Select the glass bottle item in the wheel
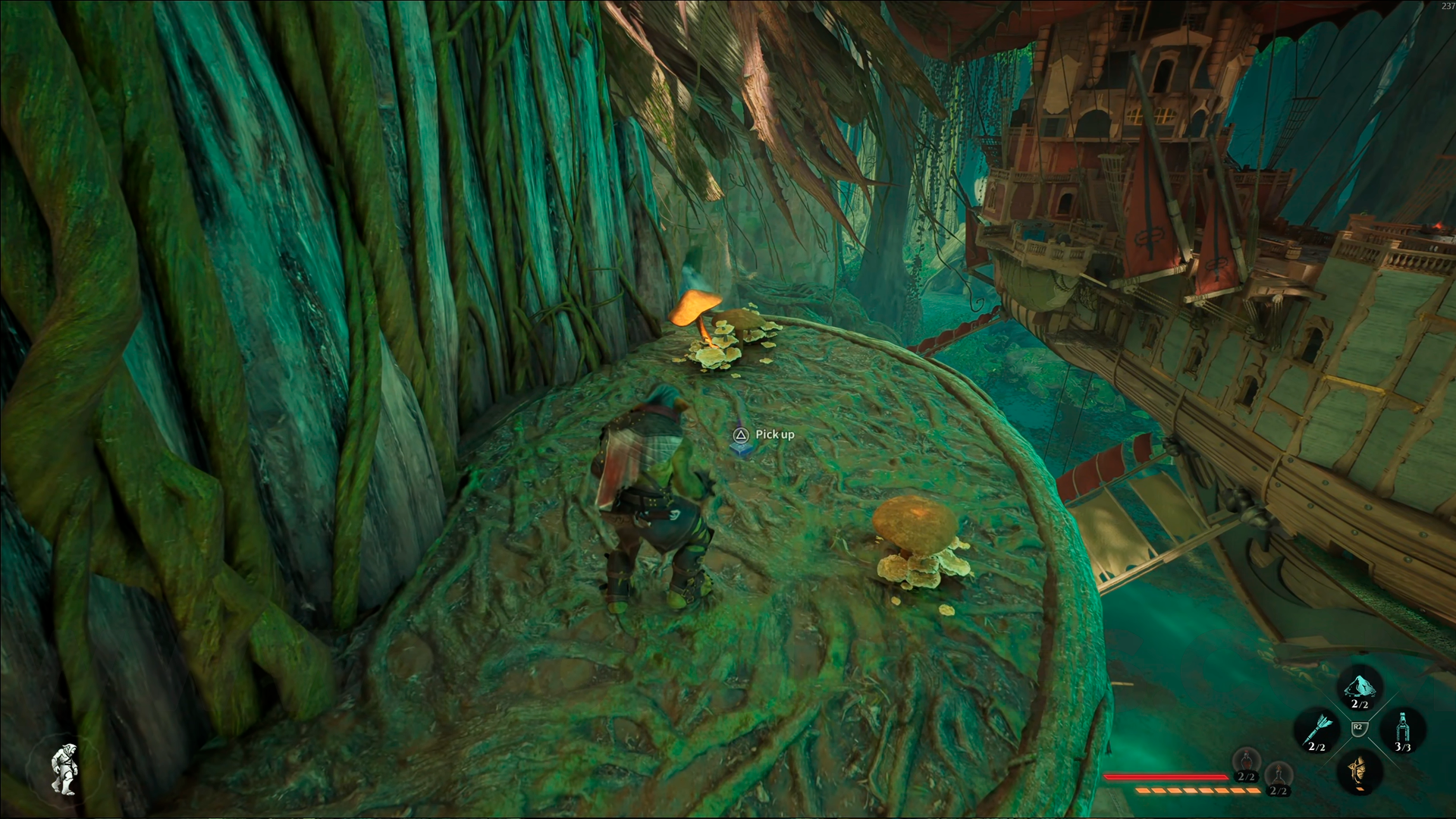The image size is (1456, 819). pos(1402,729)
